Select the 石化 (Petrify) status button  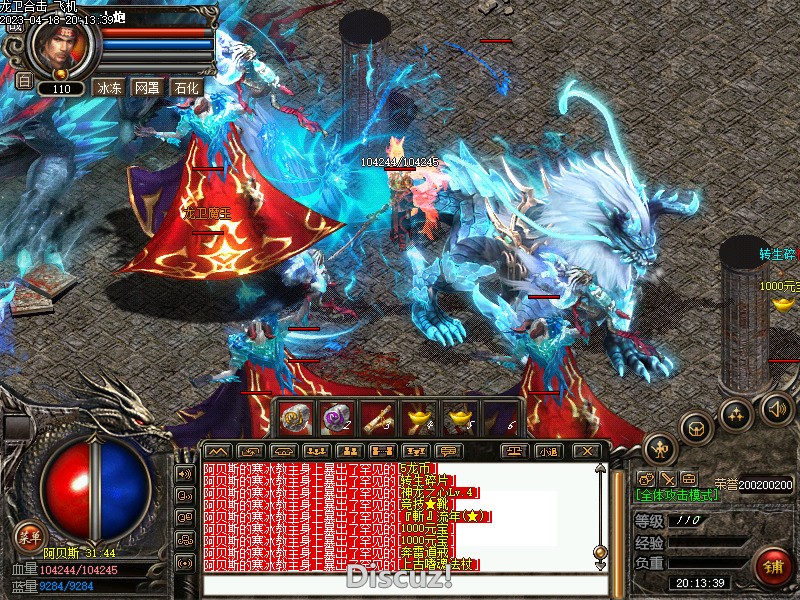click(186, 88)
